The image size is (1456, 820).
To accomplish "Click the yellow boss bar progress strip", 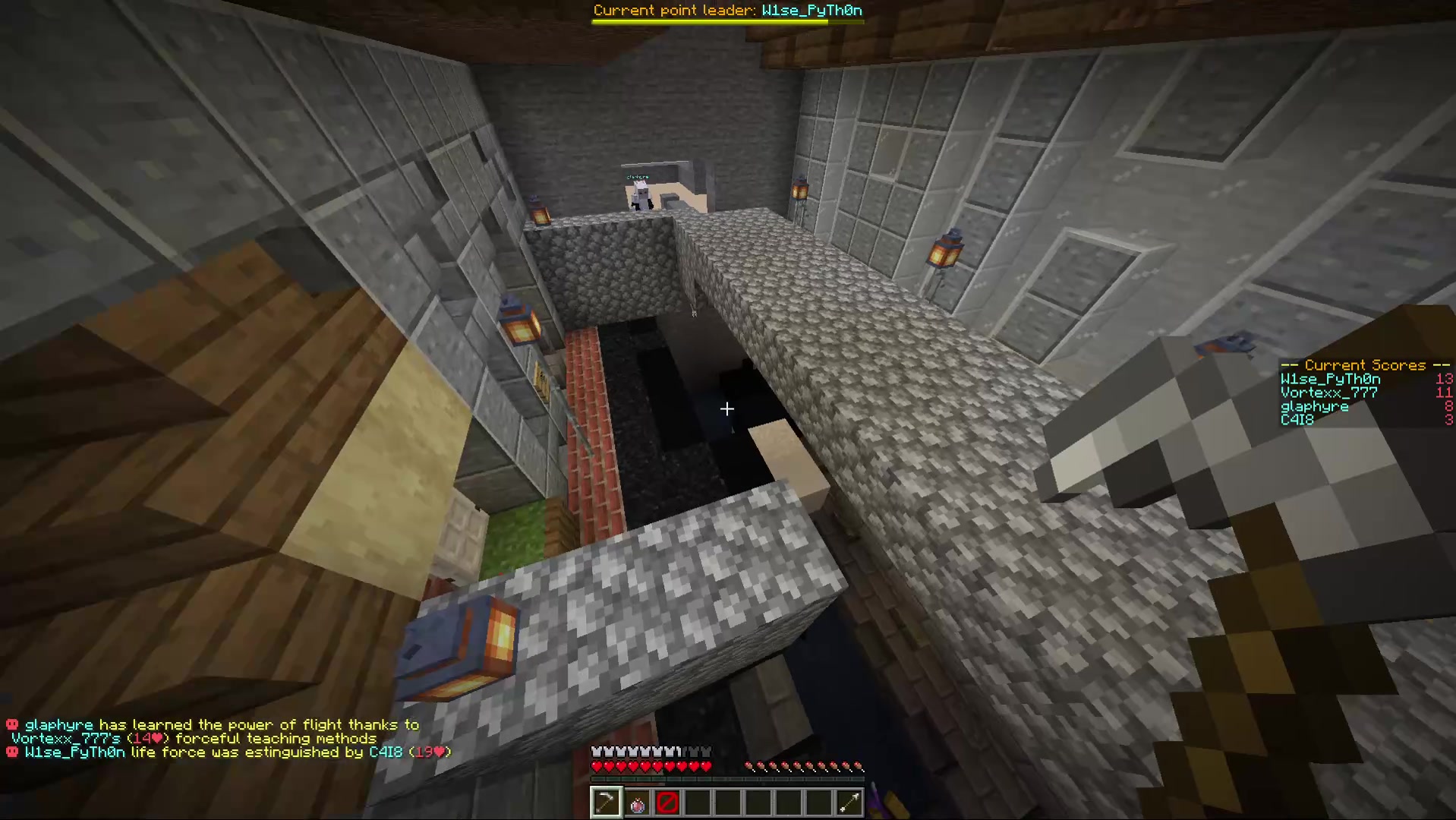I will pos(710,22).
